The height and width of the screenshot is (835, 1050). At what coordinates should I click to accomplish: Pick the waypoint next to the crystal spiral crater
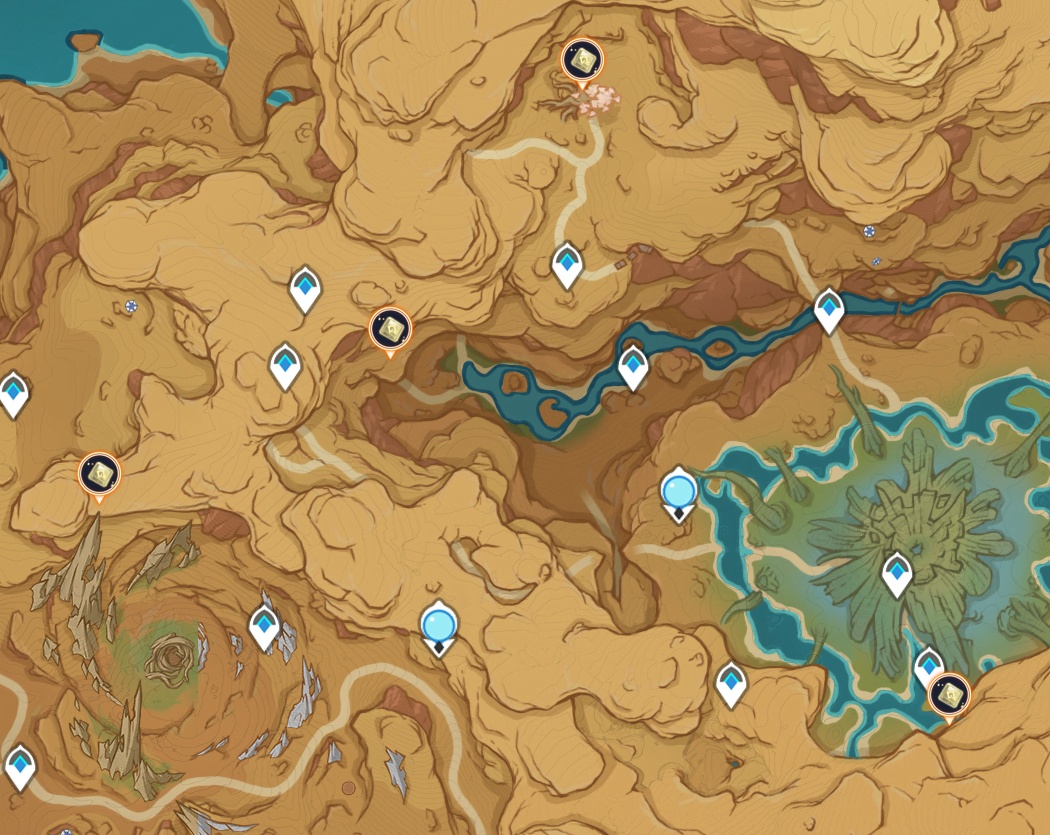pyautogui.click(x=264, y=626)
